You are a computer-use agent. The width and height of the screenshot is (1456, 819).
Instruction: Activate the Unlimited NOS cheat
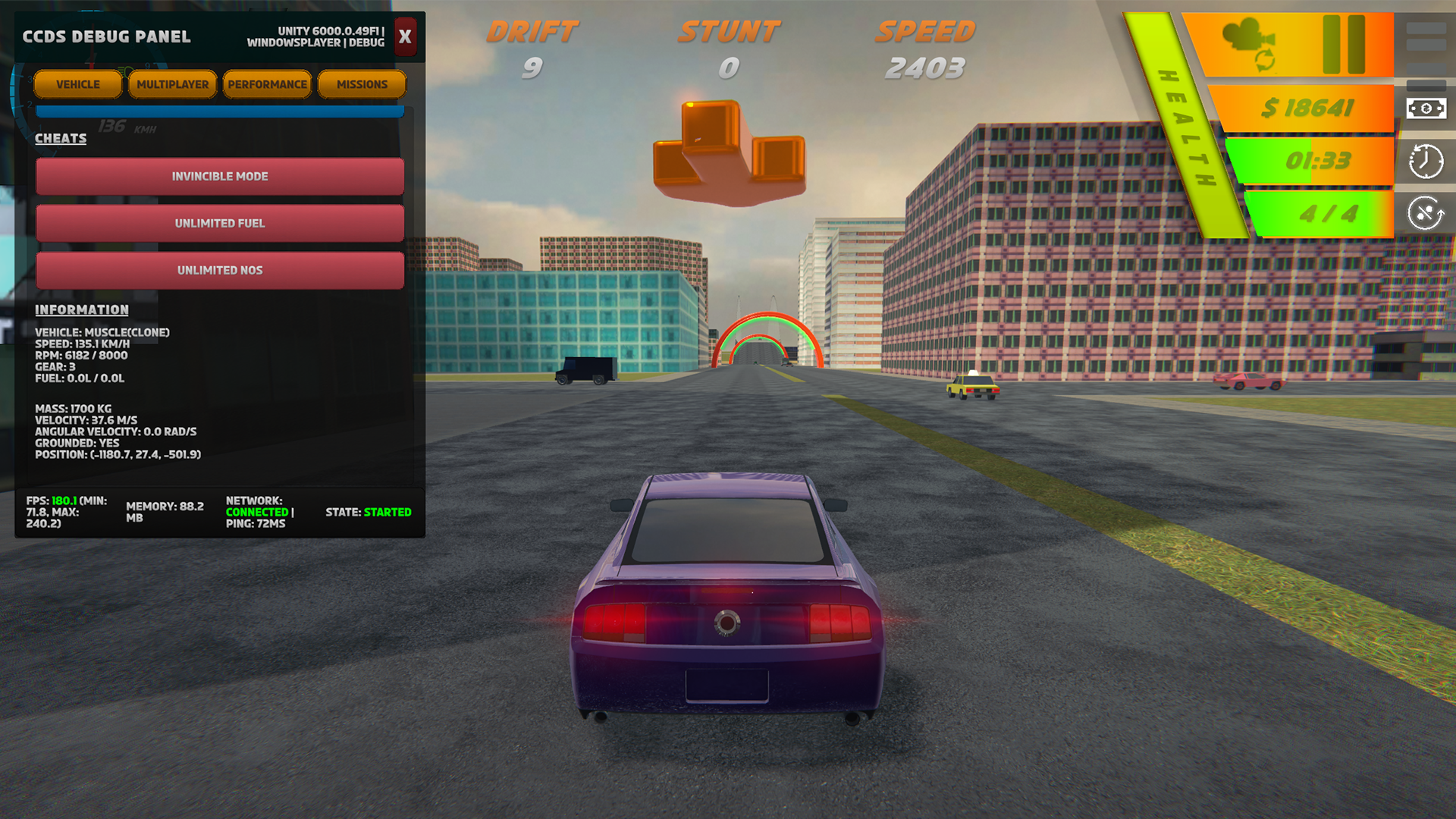(220, 271)
